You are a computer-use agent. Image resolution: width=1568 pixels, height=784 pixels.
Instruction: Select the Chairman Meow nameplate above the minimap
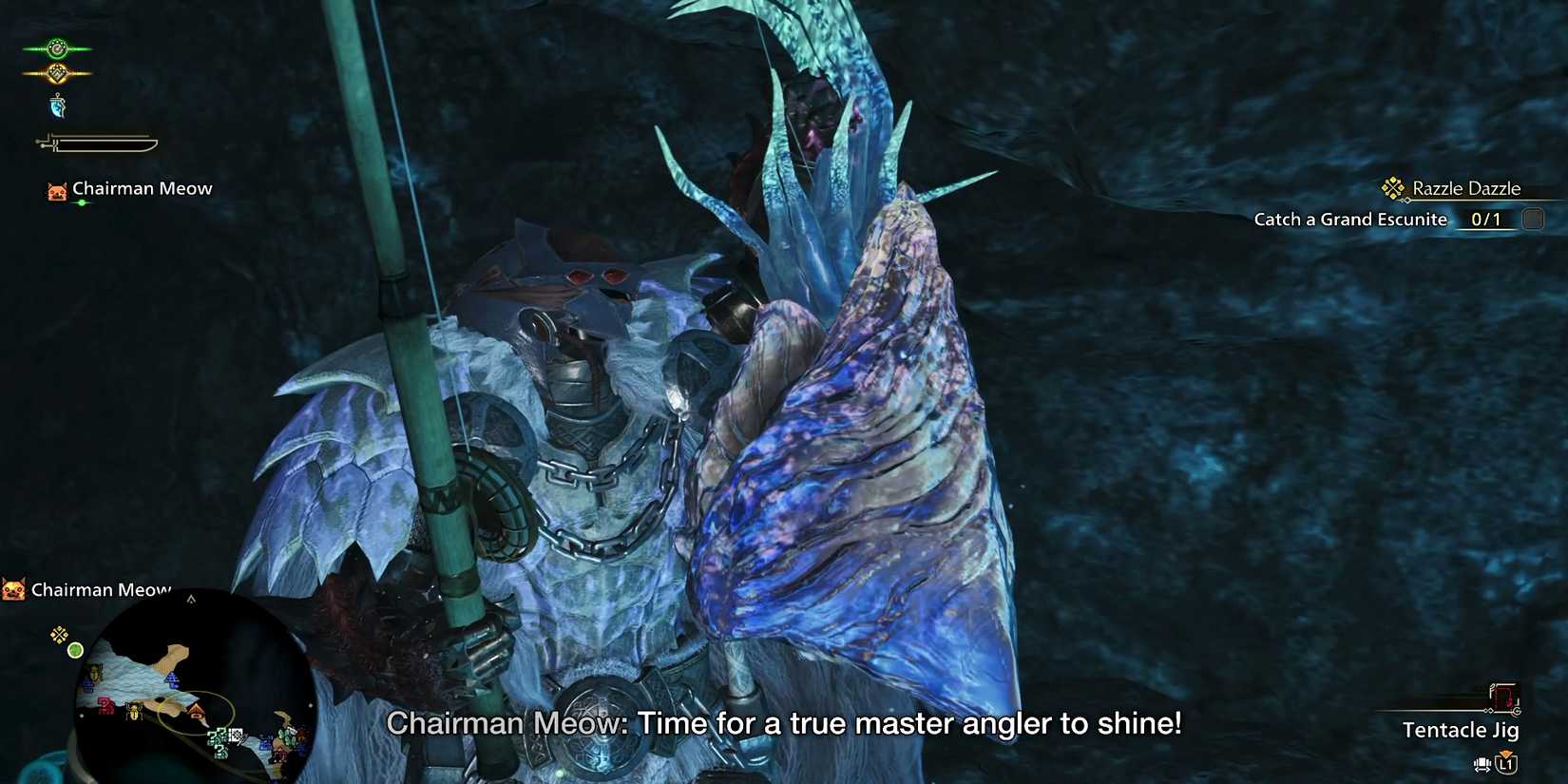tap(101, 589)
